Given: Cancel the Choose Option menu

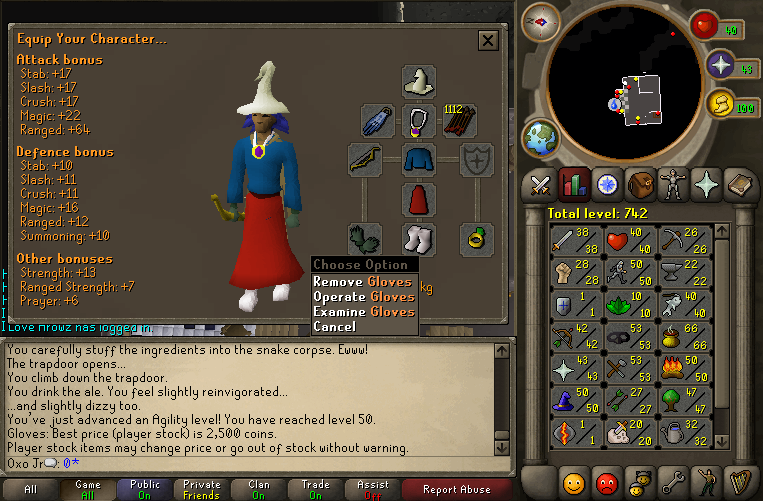Looking at the screenshot, I should pyautogui.click(x=334, y=327).
